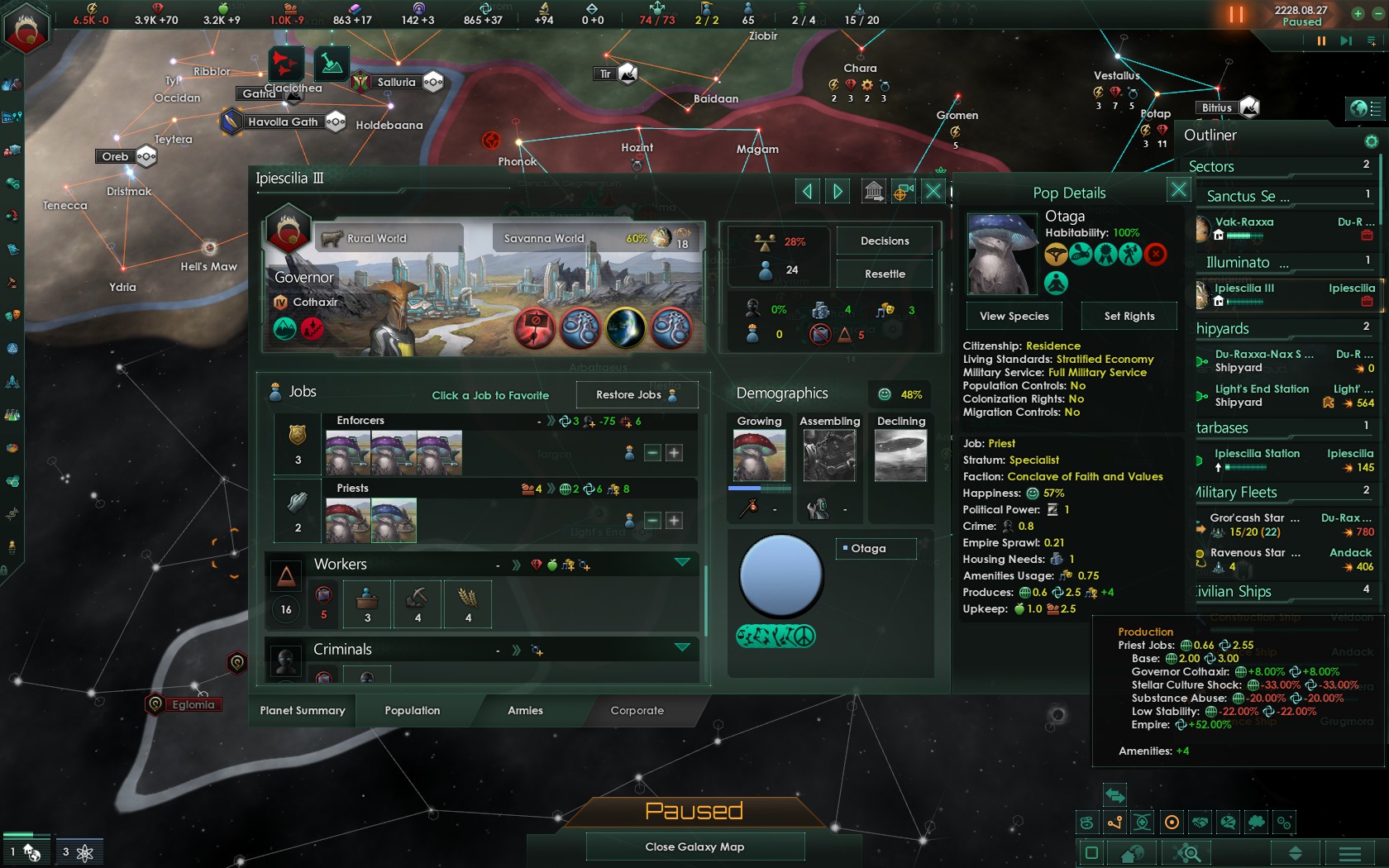Click the opinion map mode icon
The image size is (1389, 868).
coord(1229,823)
